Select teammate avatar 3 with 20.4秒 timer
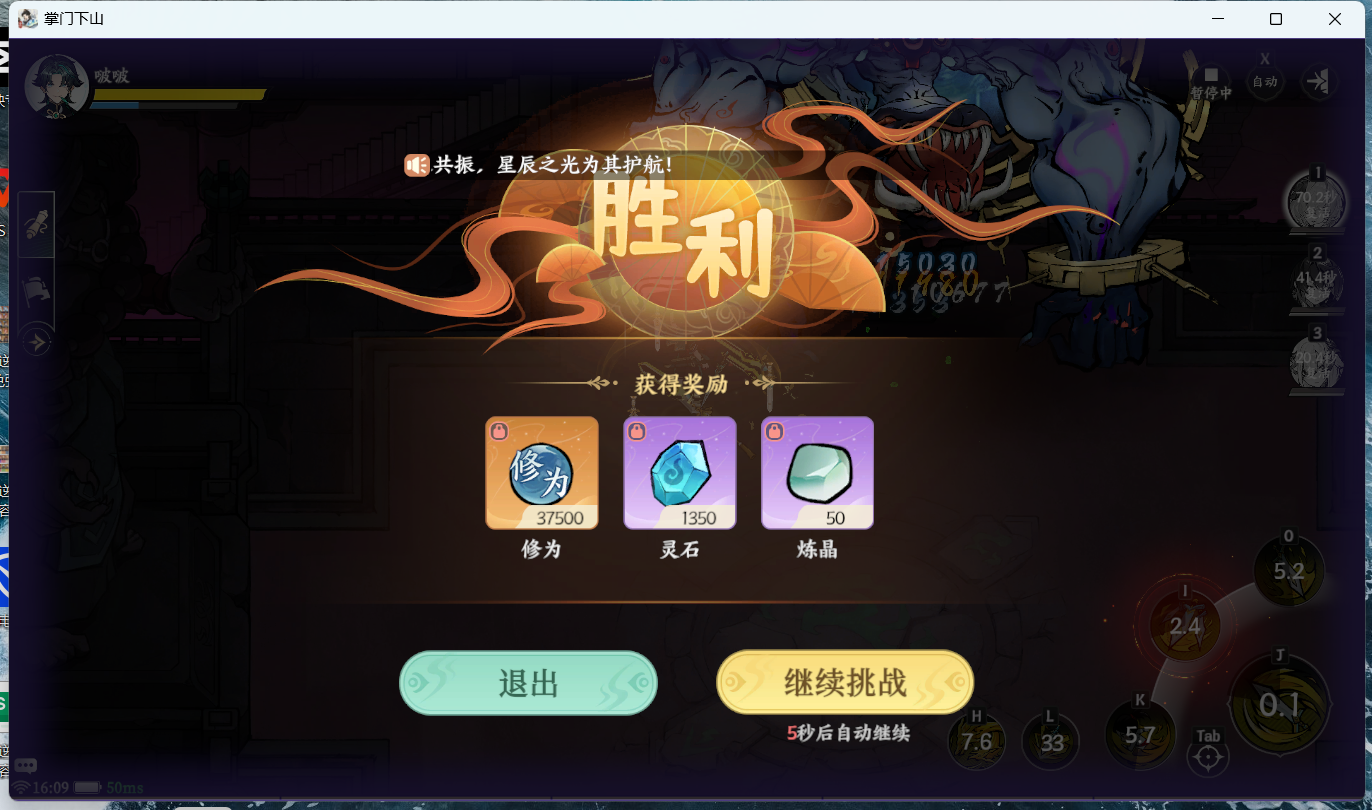Viewport: 1372px width, 810px height. (1316, 362)
